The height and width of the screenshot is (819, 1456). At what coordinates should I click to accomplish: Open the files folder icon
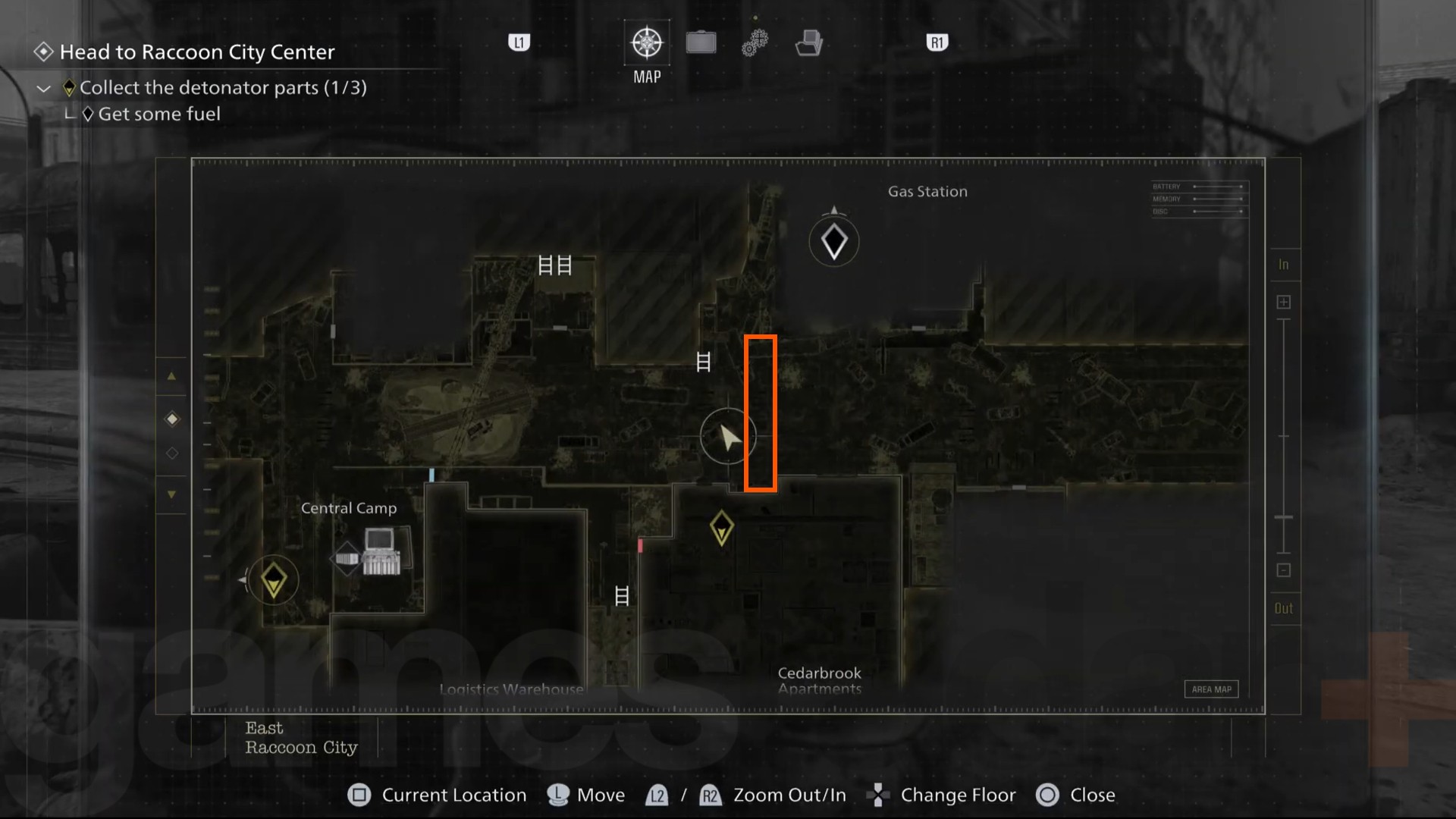(x=808, y=43)
